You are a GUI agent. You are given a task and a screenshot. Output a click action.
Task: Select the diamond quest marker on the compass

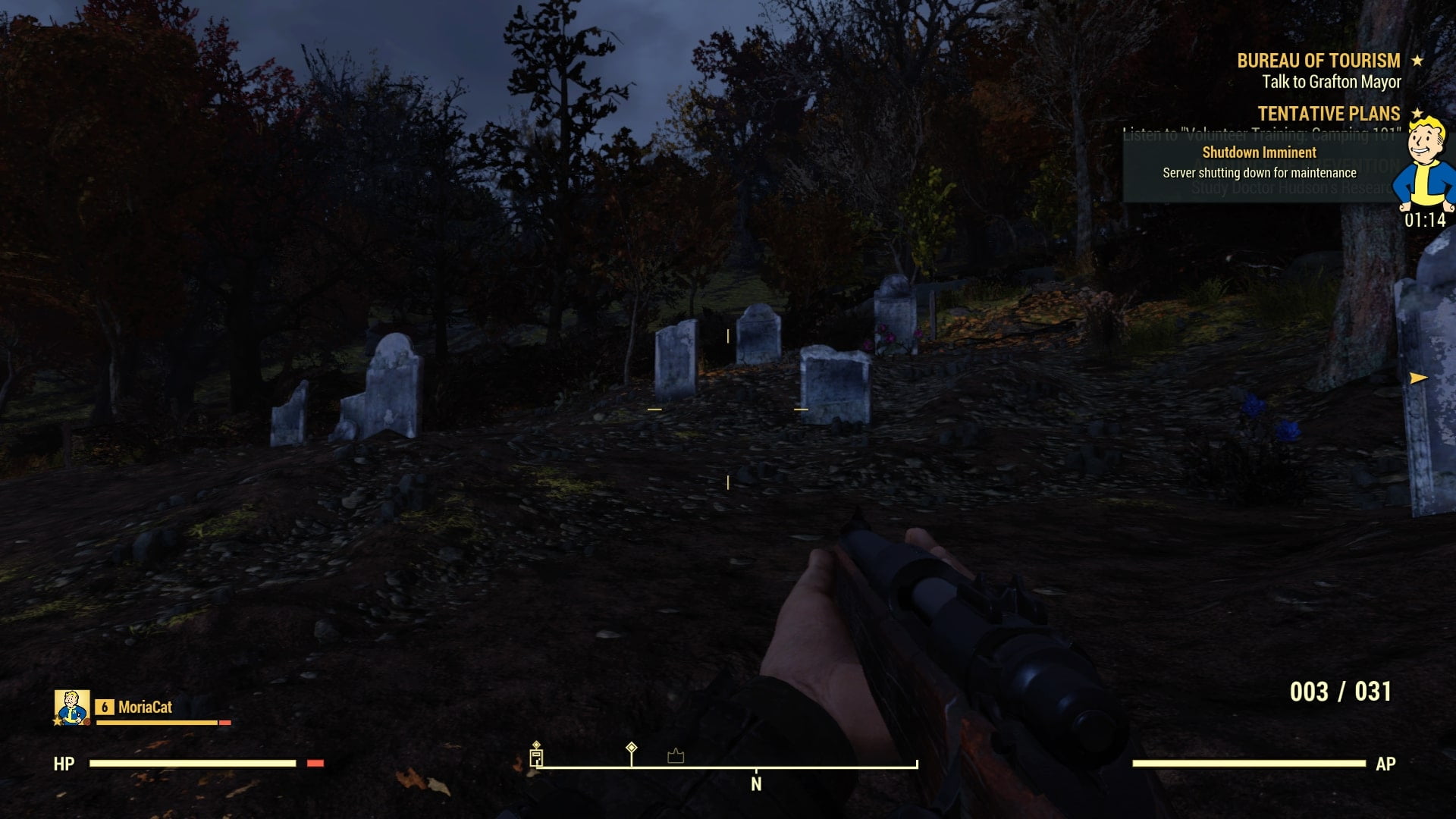pos(631,749)
